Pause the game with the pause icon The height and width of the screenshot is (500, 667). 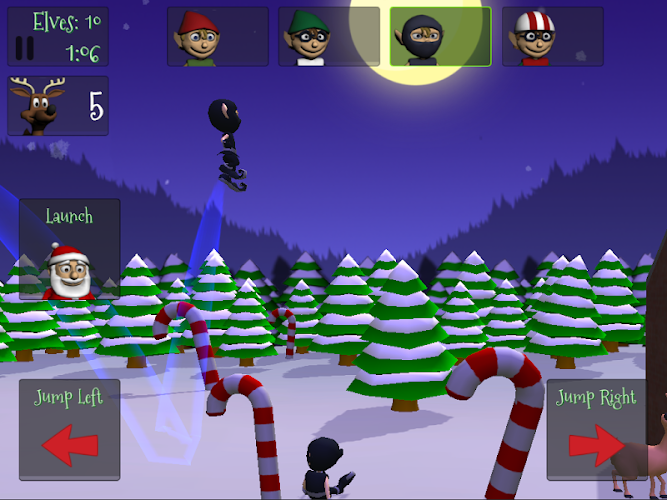click(26, 49)
